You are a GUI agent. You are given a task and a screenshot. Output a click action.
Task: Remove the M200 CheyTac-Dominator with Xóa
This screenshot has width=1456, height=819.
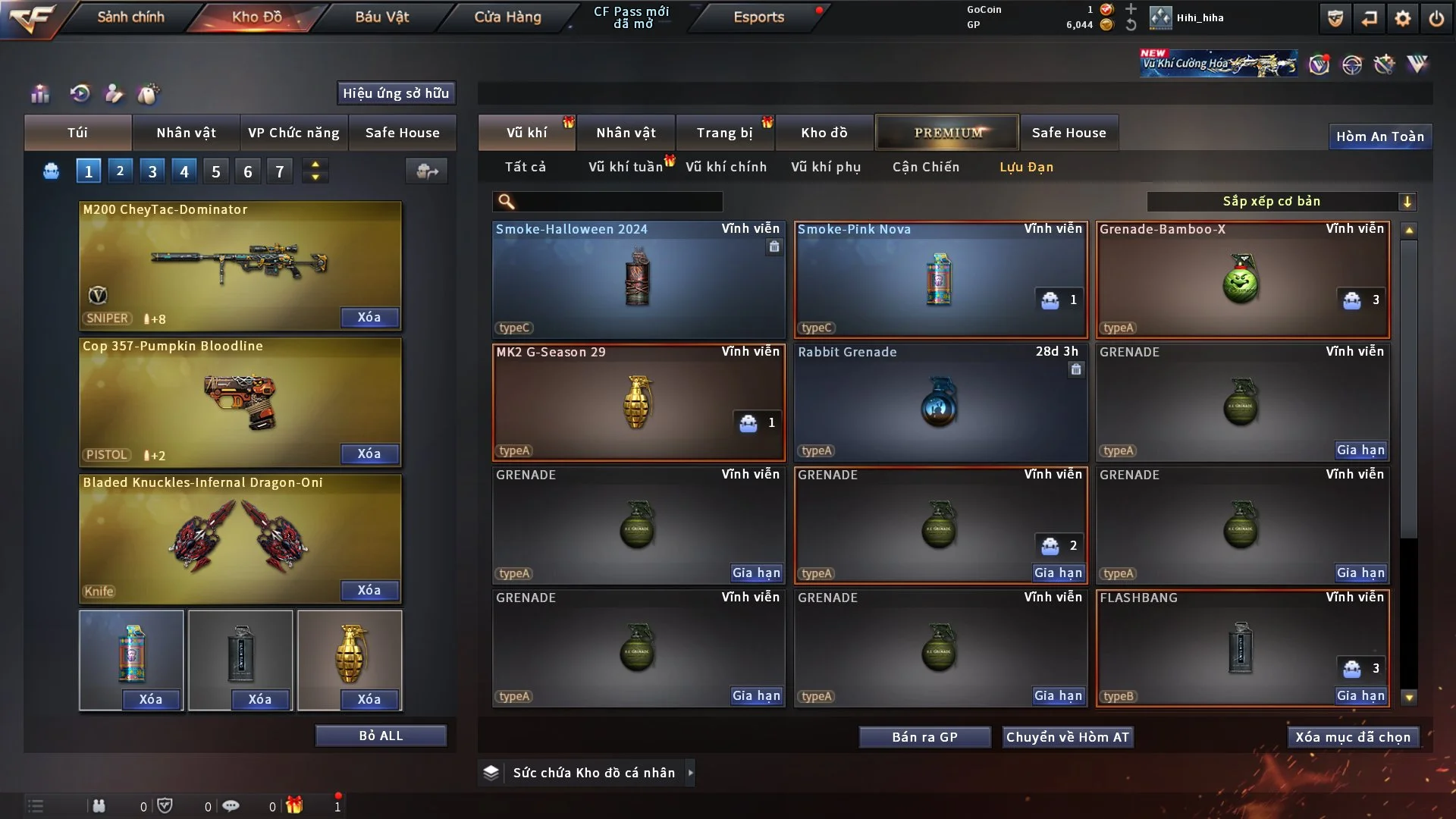point(369,317)
